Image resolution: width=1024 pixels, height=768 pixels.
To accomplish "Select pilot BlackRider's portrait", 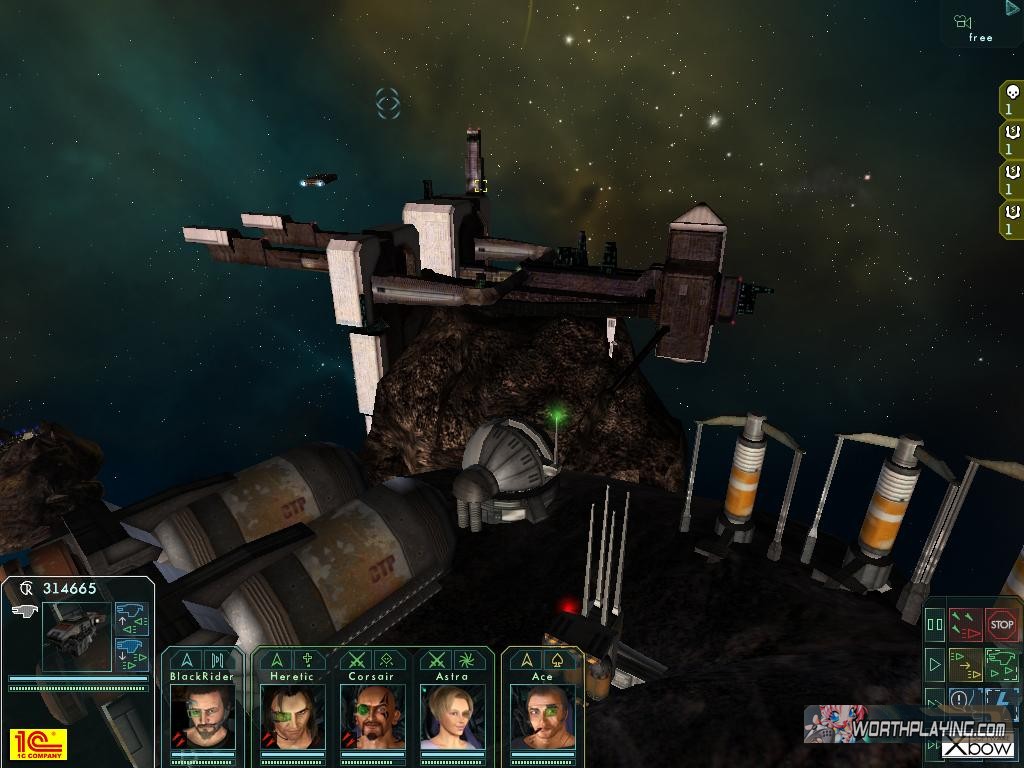I will coord(202,716).
